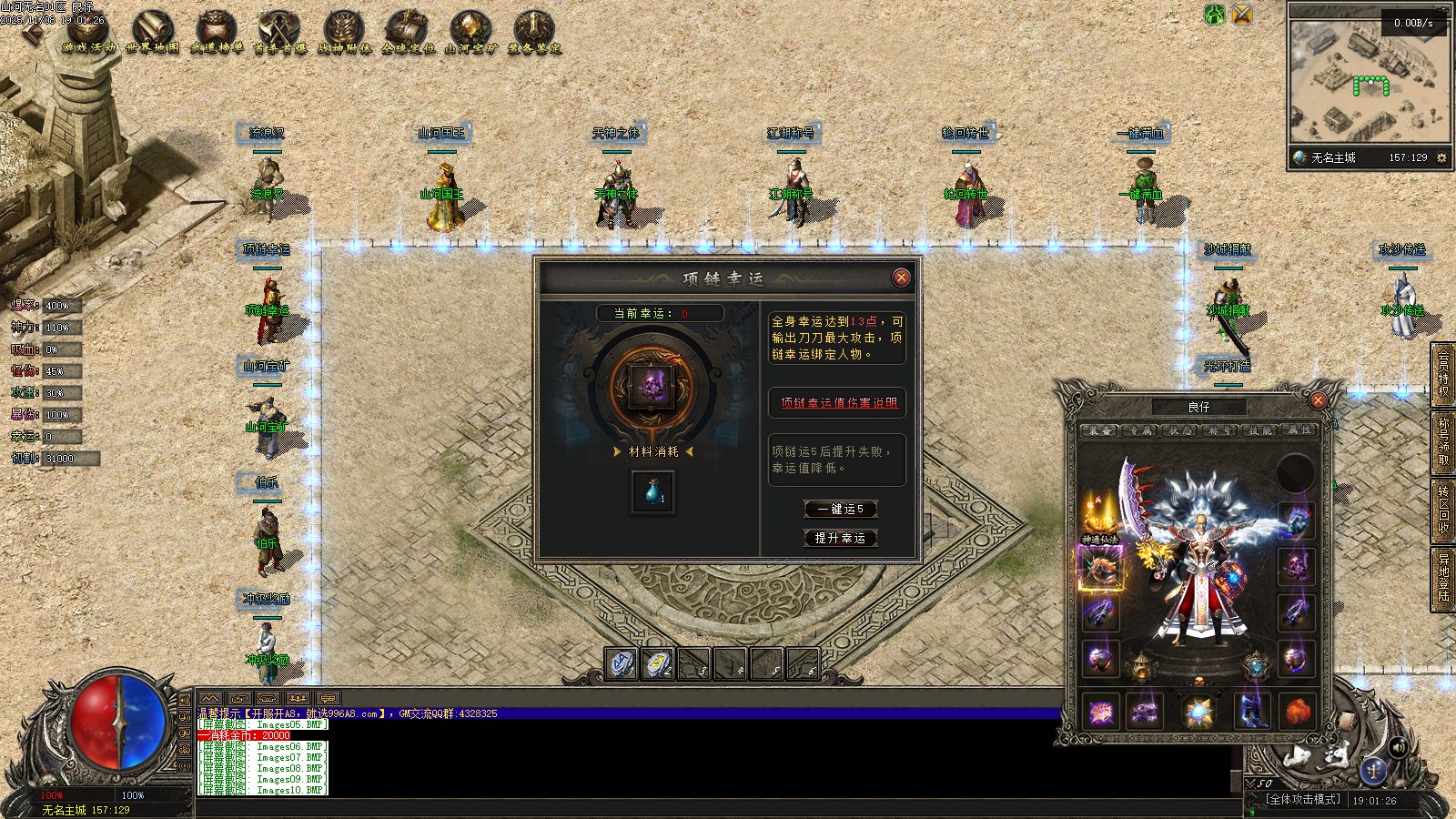1456x819 pixels.
Task: Switch to the 技能 skills tab
Action: pyautogui.click(x=1260, y=430)
